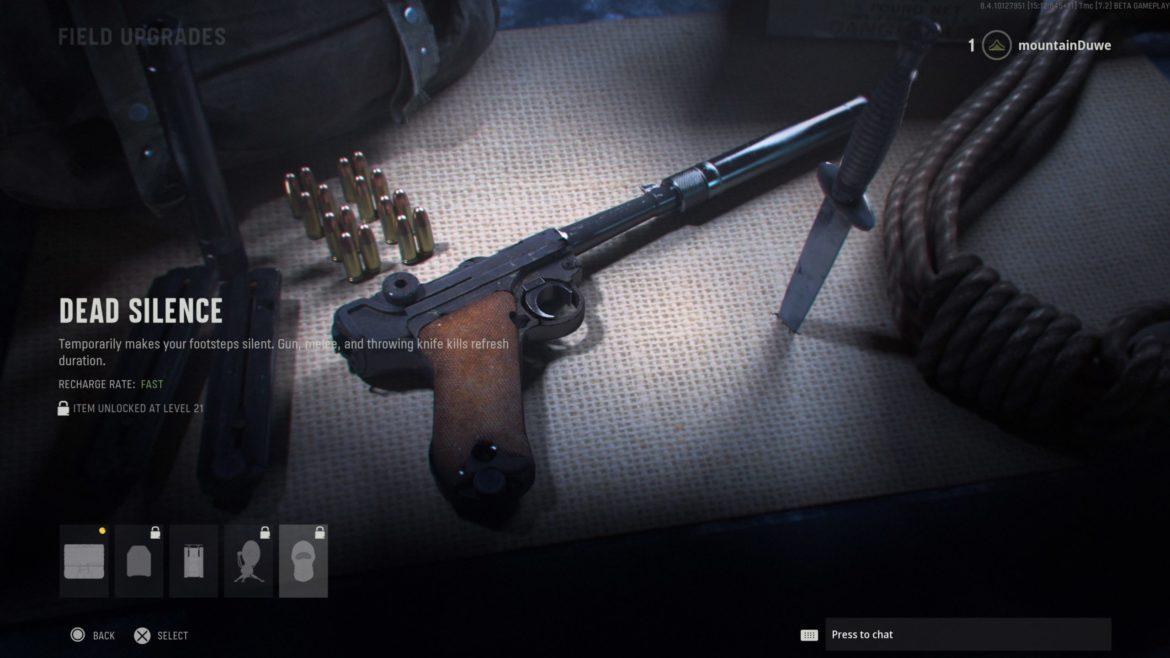The height and width of the screenshot is (658, 1170).
Task: Select the locked tripod dish field upgrade
Action: coord(249,561)
